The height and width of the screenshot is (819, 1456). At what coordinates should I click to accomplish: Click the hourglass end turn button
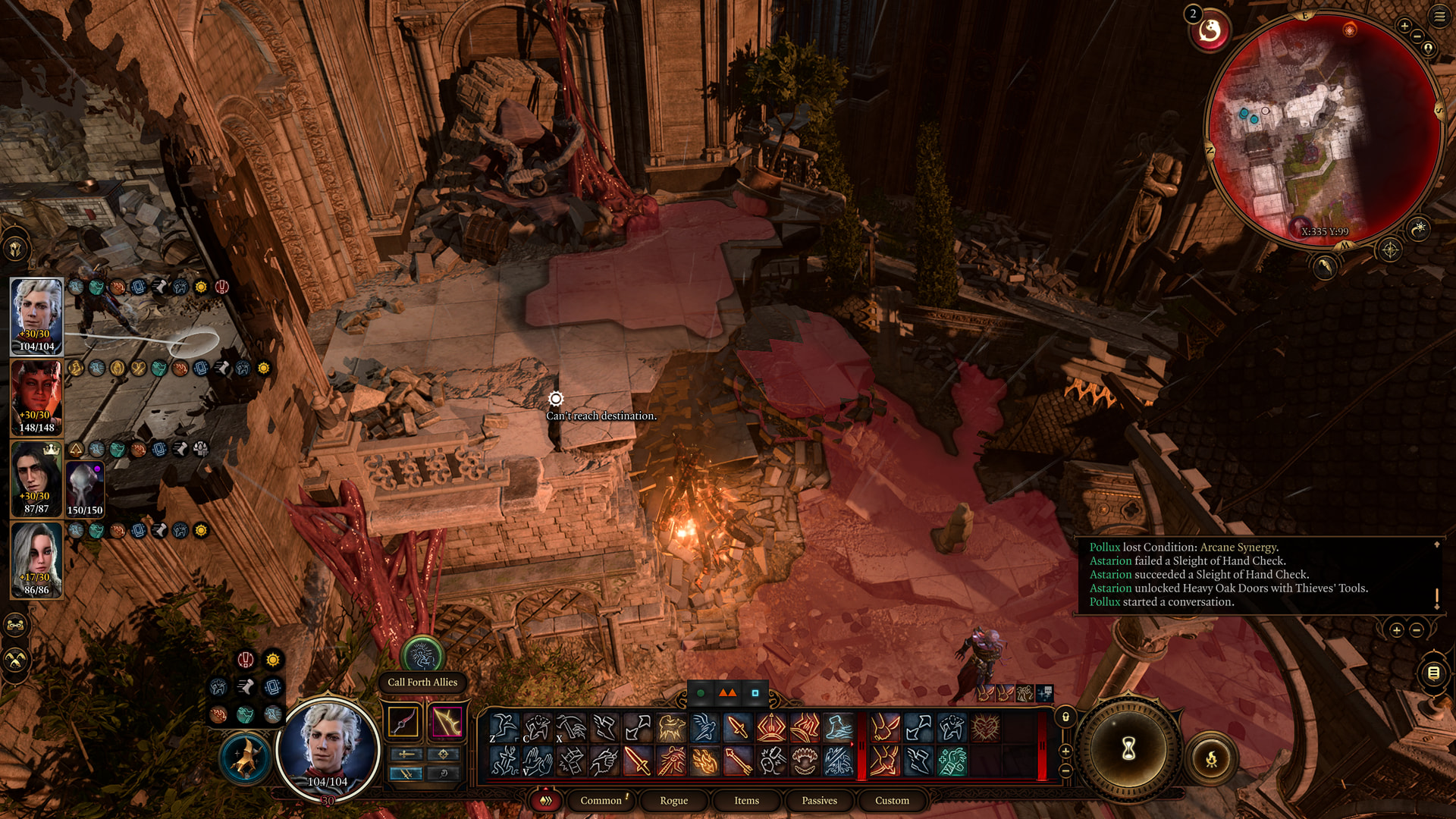pyautogui.click(x=1128, y=749)
